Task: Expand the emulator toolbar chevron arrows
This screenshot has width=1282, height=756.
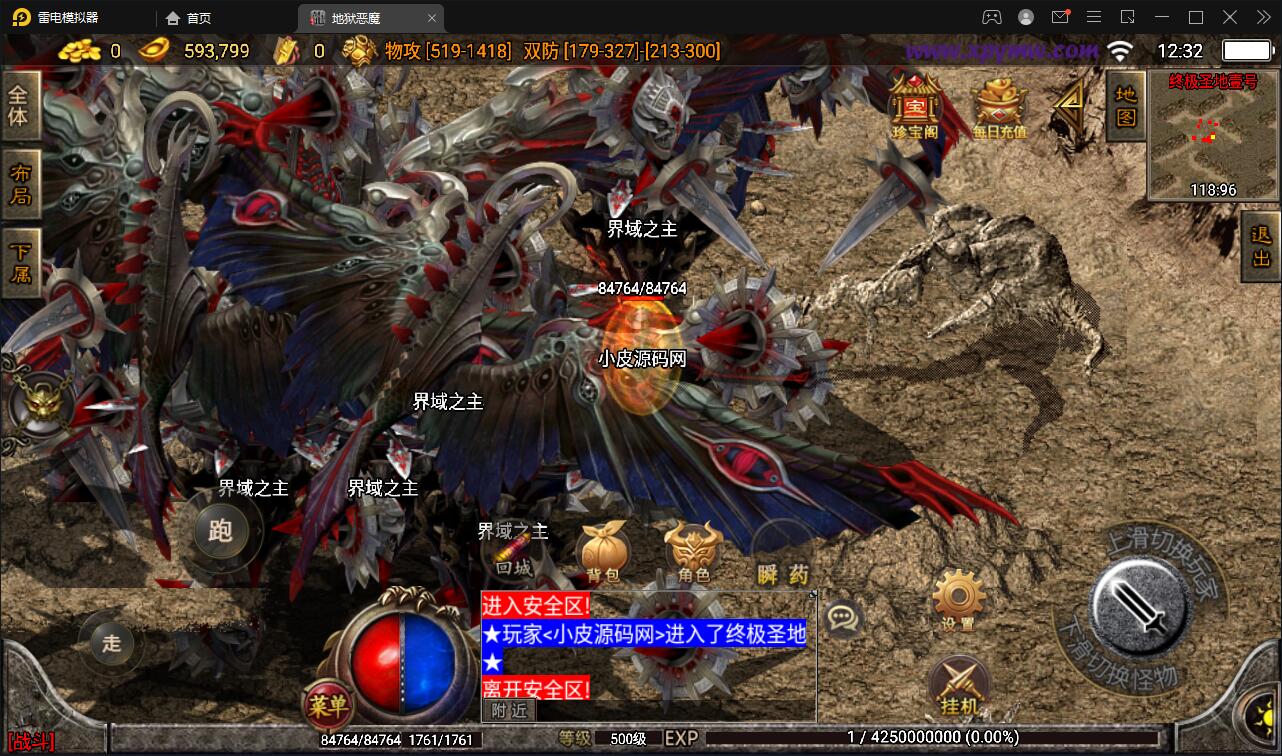Action: [1263, 17]
